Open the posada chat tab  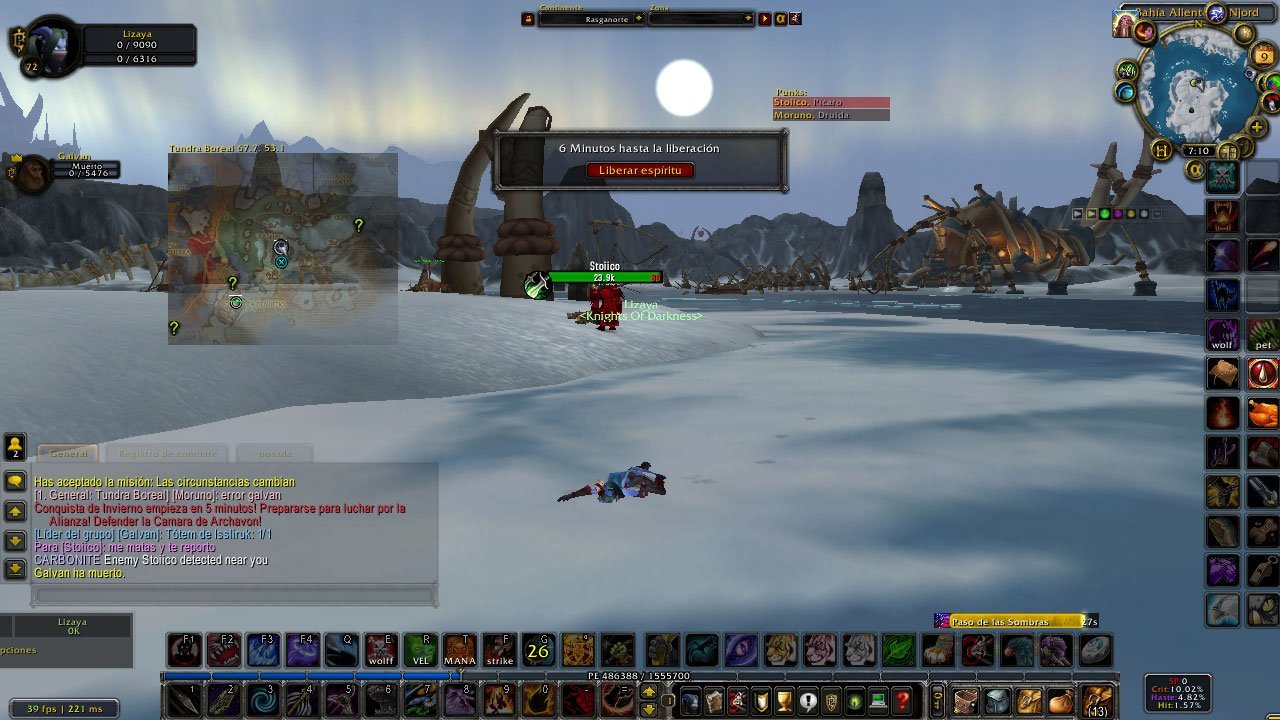point(275,454)
